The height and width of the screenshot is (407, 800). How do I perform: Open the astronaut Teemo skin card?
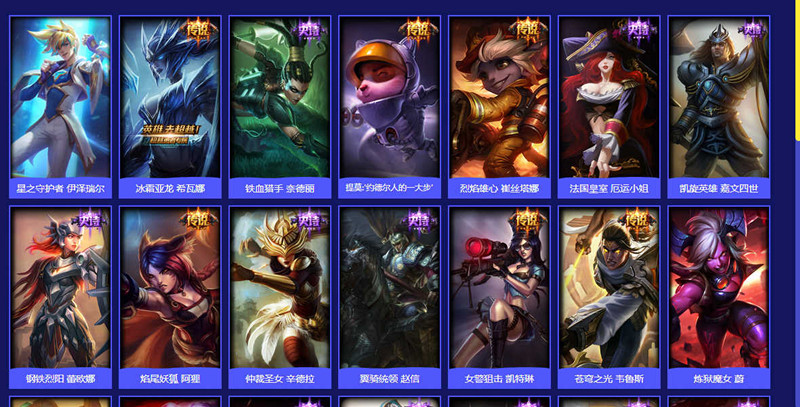[389, 98]
